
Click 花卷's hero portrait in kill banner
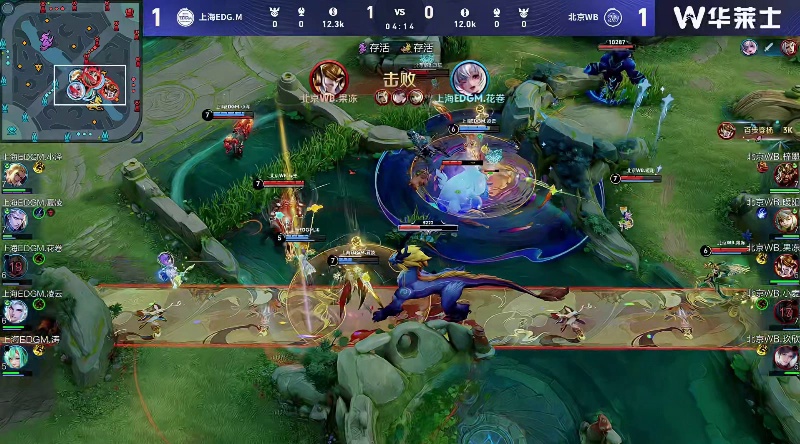(467, 78)
